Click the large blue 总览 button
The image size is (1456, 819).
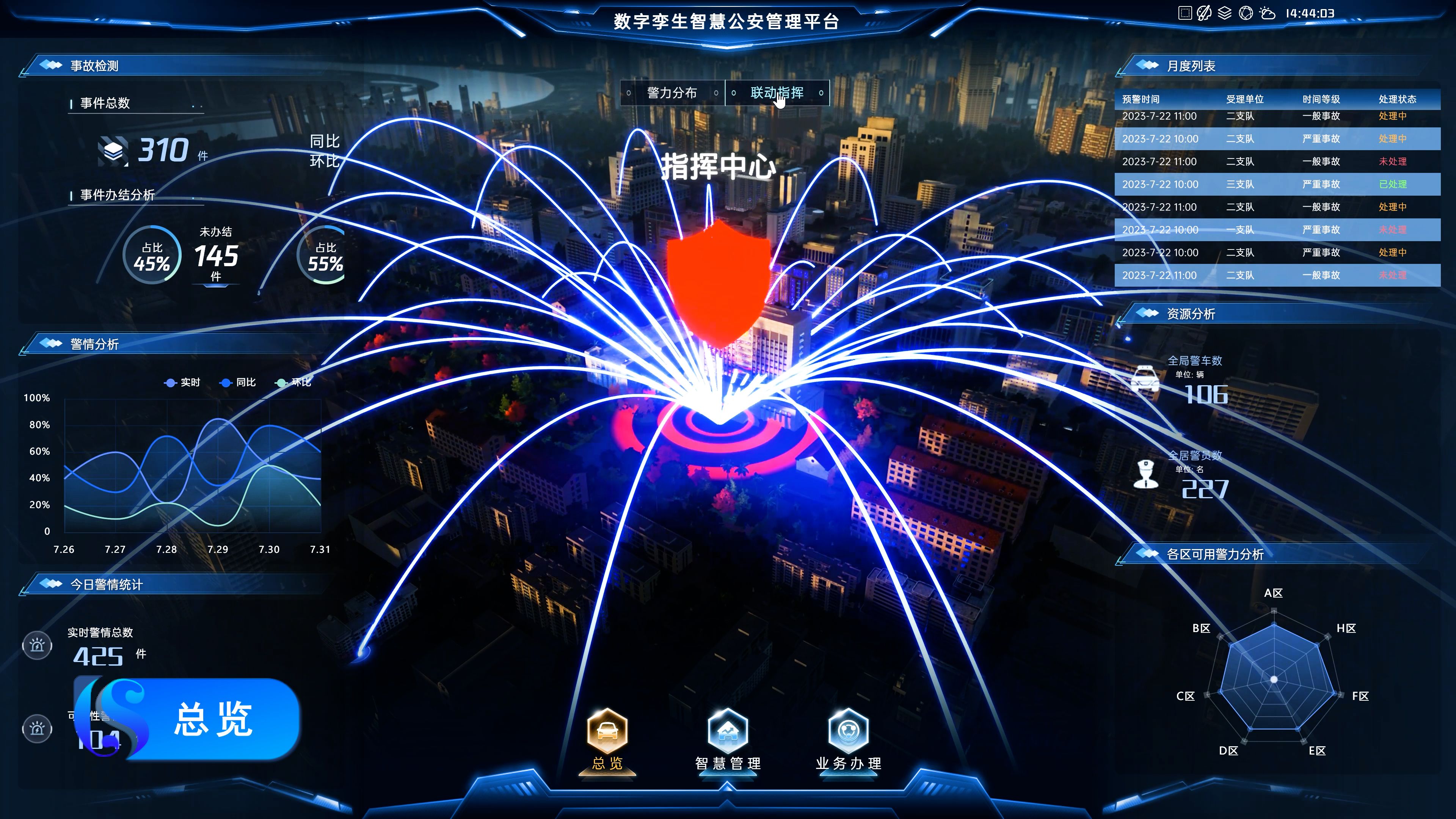point(212,719)
